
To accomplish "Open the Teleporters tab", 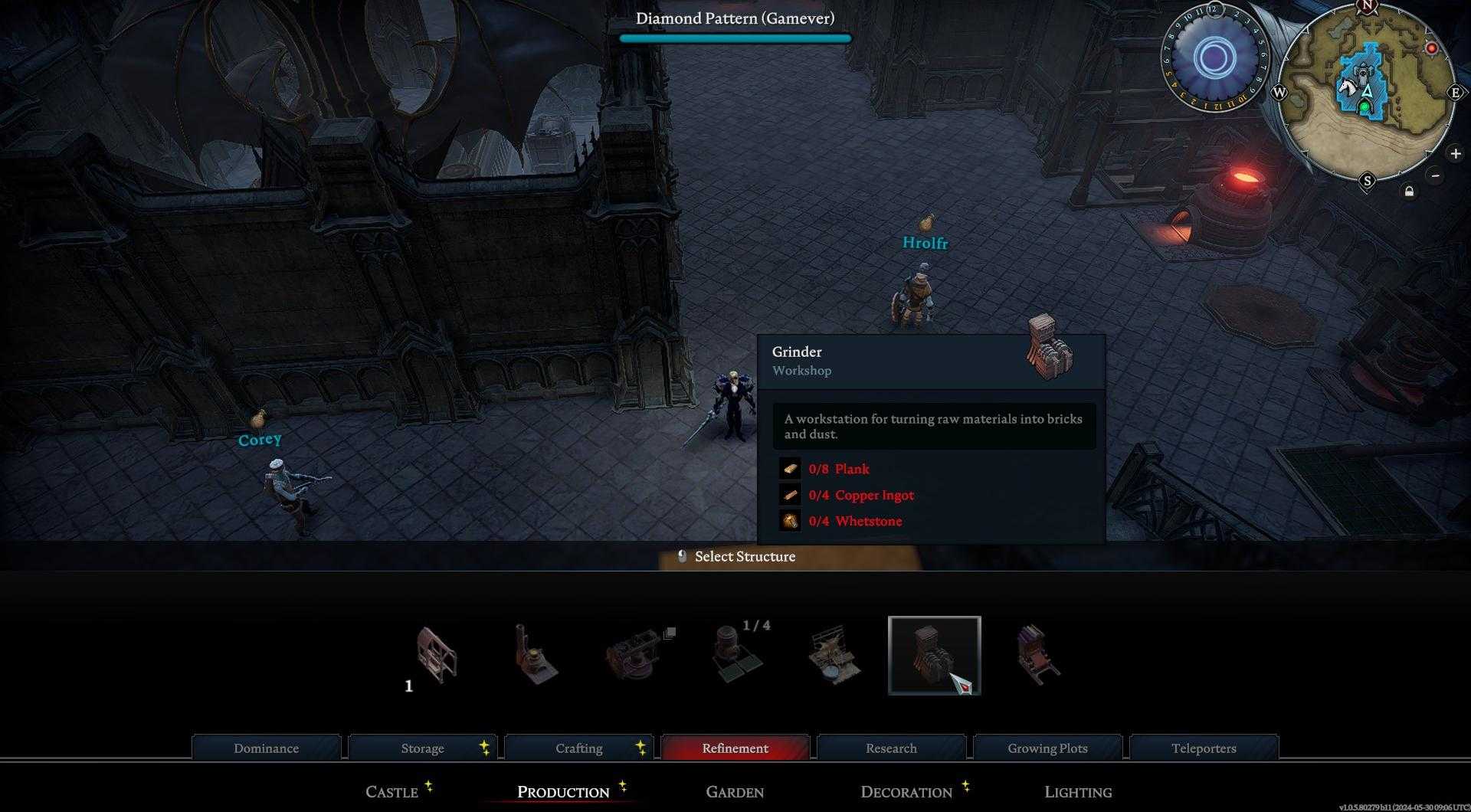I will pyautogui.click(x=1203, y=748).
